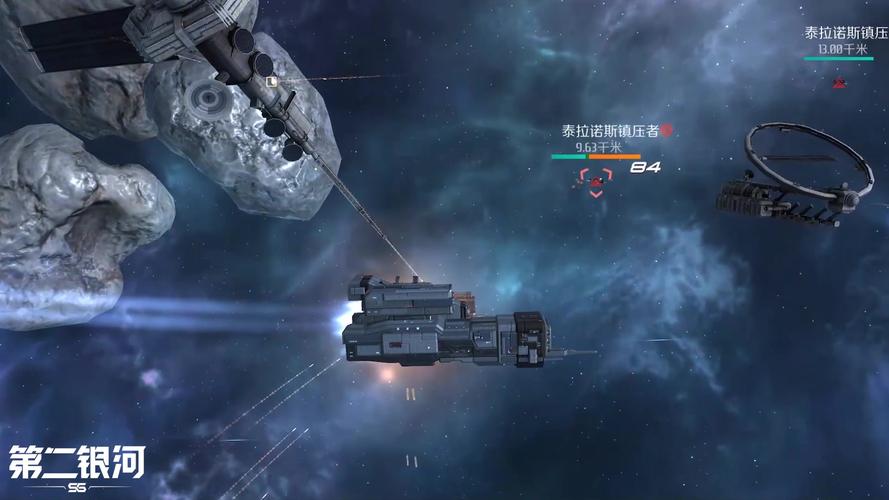Target the red enemy marker at 13.00千米
The height and width of the screenshot is (500, 889).
point(838,82)
